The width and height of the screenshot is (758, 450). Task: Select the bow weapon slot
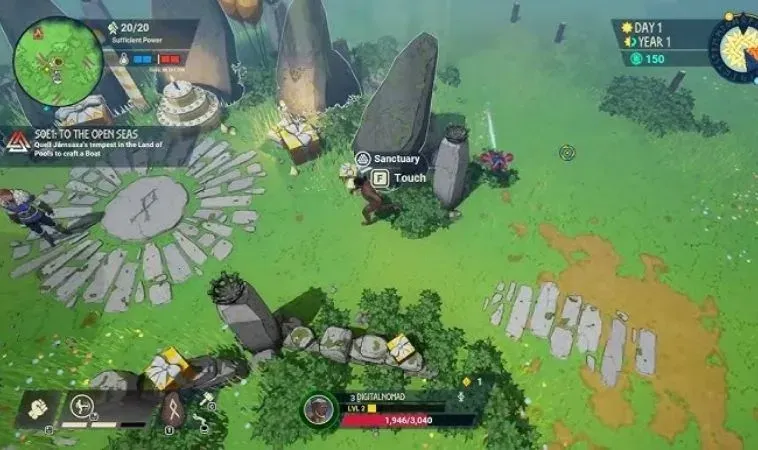tap(82, 408)
